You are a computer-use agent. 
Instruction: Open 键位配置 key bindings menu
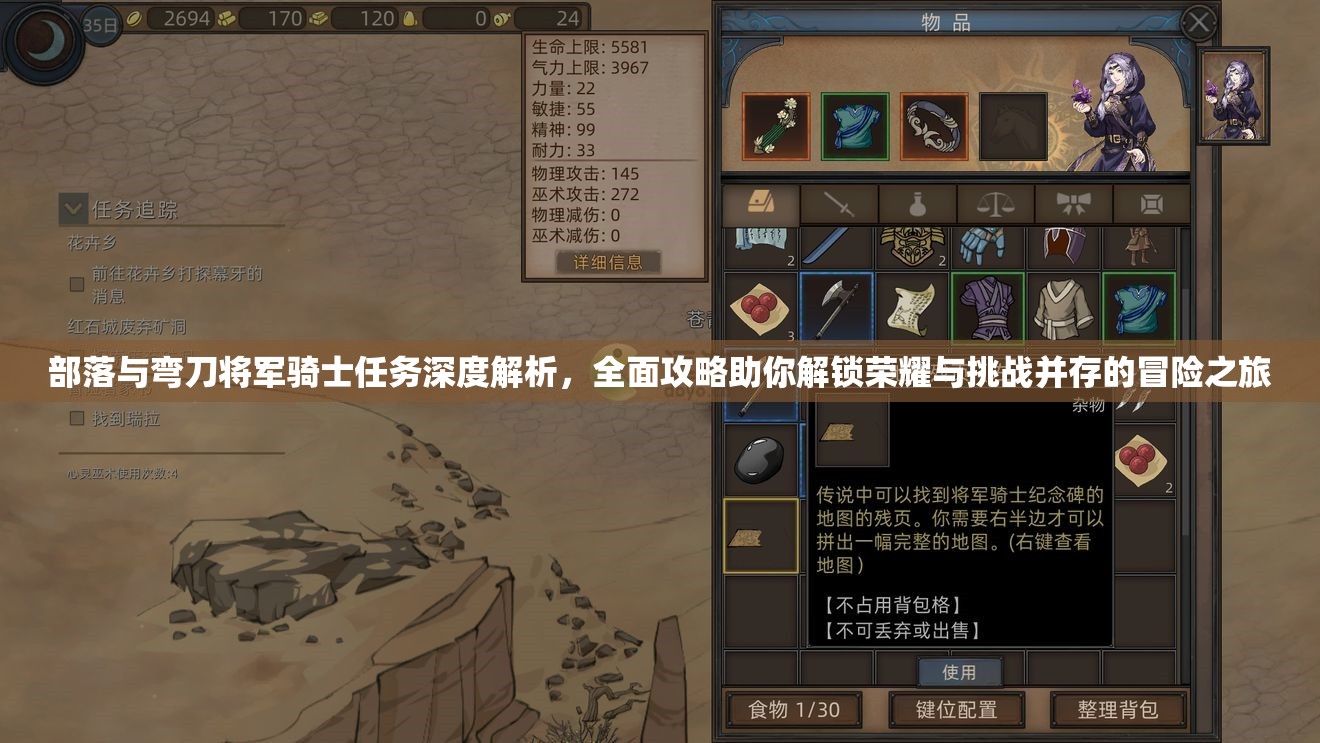pos(958,709)
